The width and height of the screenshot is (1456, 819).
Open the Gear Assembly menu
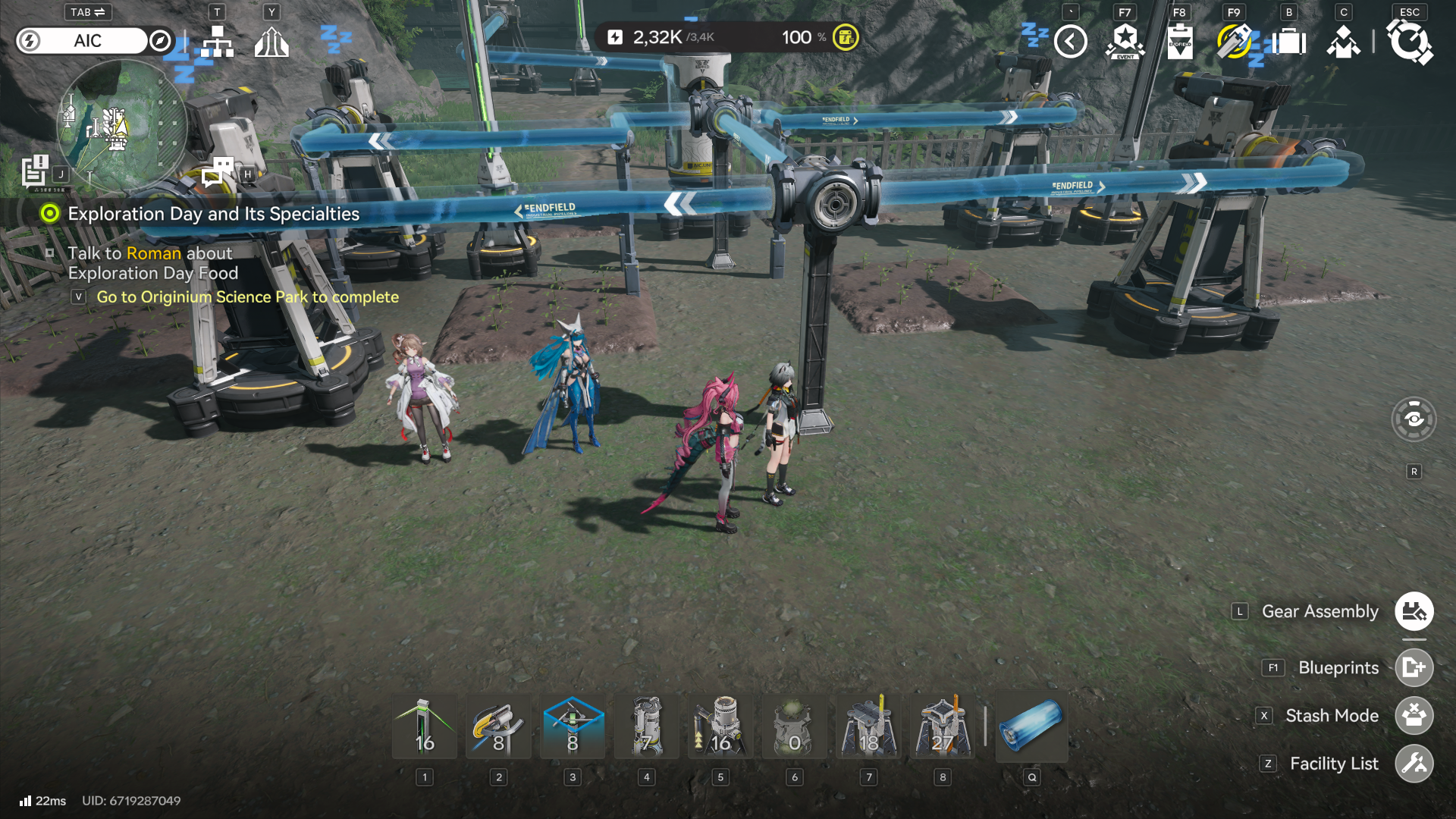point(1414,611)
